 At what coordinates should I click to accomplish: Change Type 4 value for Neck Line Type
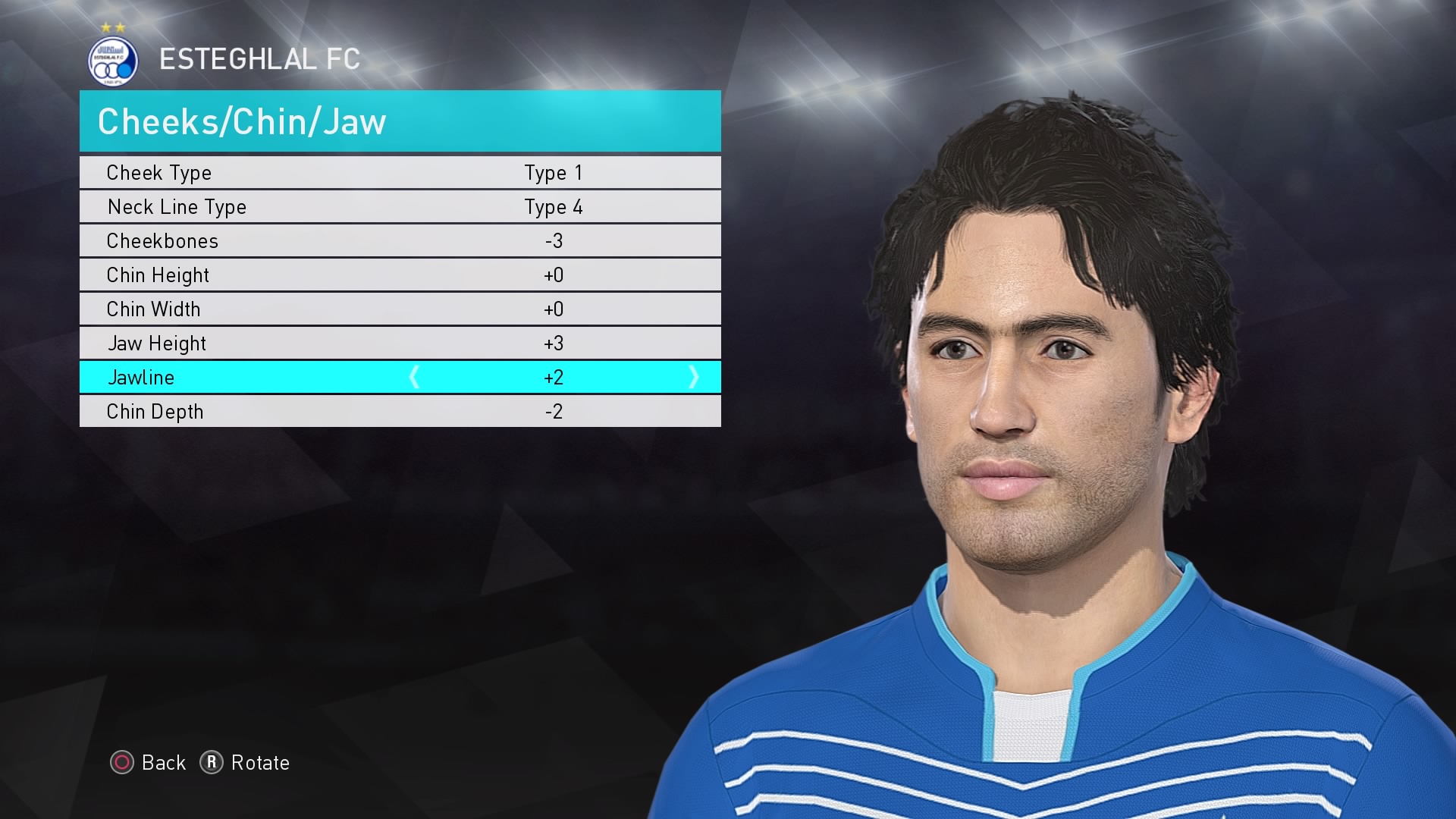(x=553, y=206)
